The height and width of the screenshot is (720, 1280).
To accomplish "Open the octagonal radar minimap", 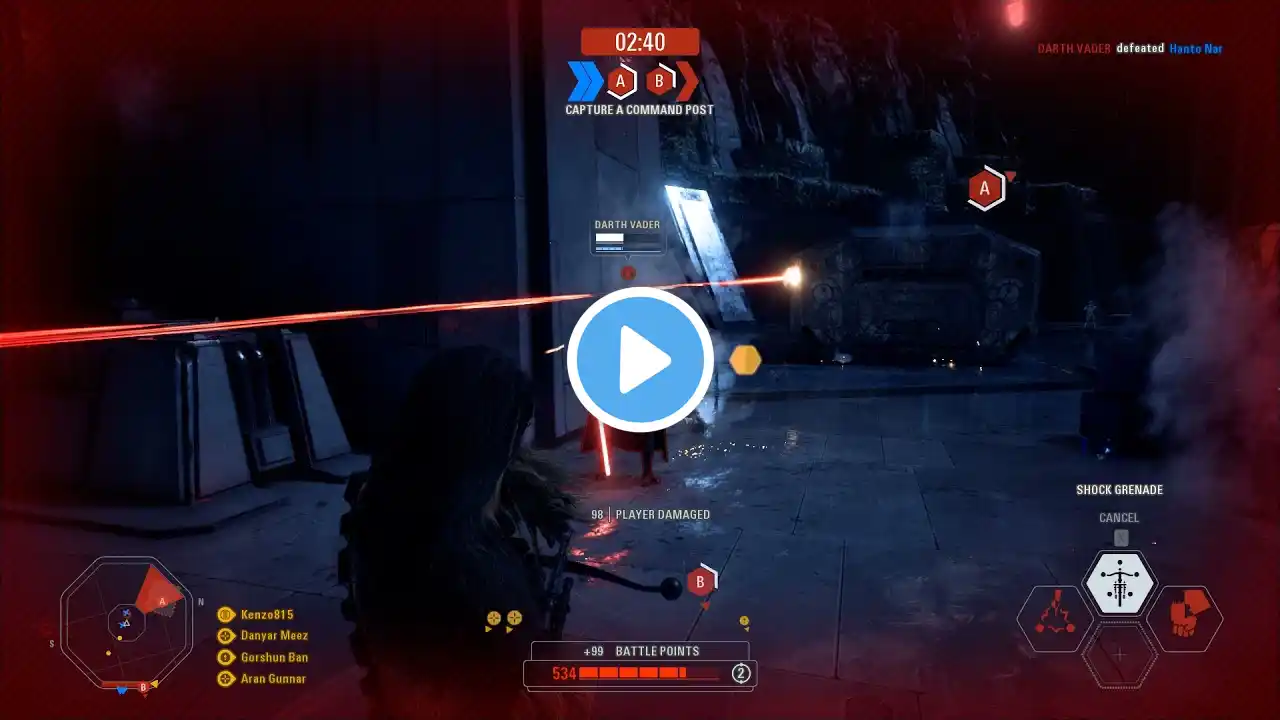I will pyautogui.click(x=126, y=624).
